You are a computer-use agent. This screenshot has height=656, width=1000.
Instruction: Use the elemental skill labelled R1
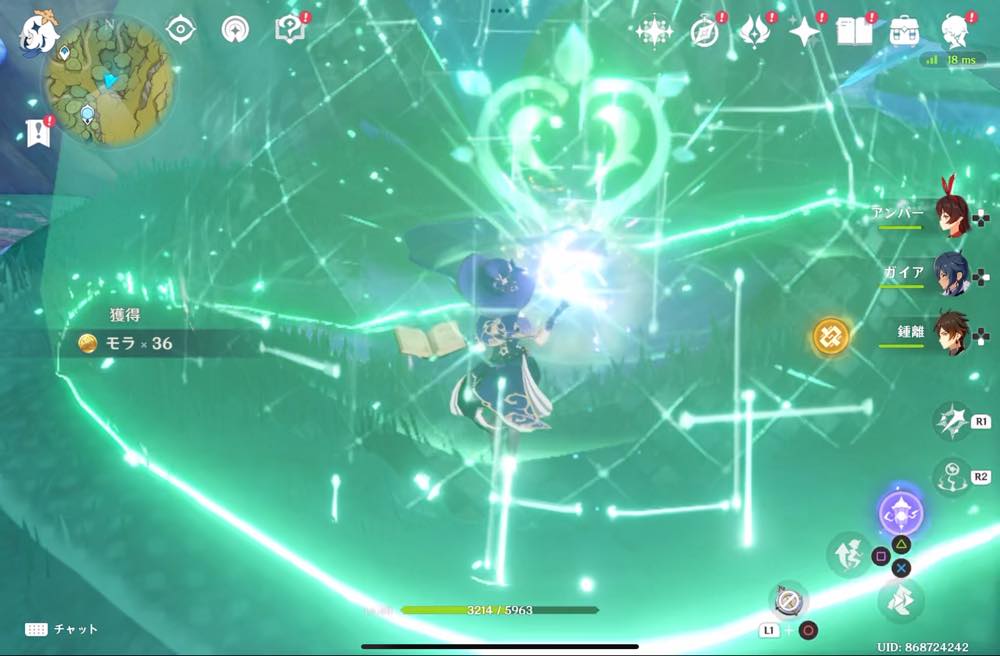[950, 422]
